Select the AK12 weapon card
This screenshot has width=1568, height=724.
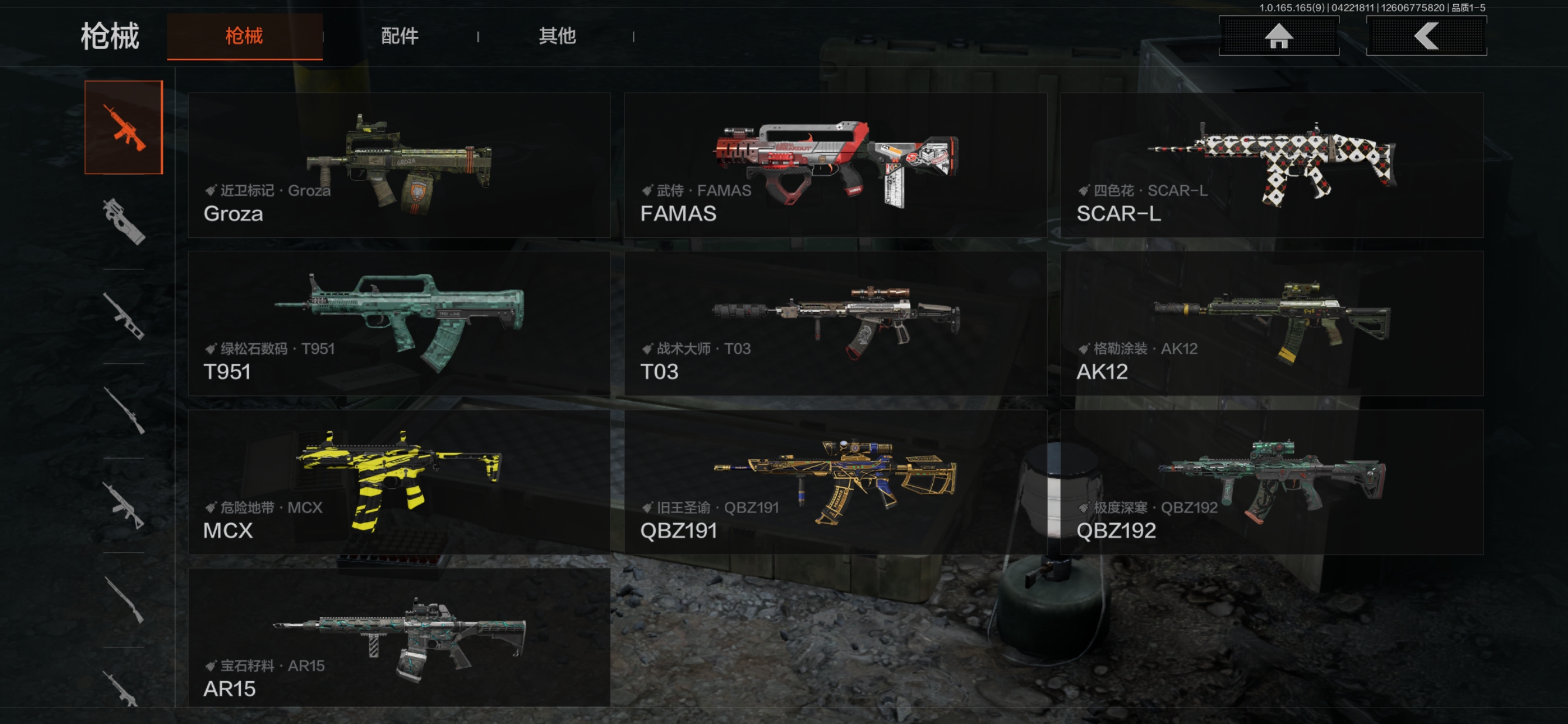tap(1271, 323)
